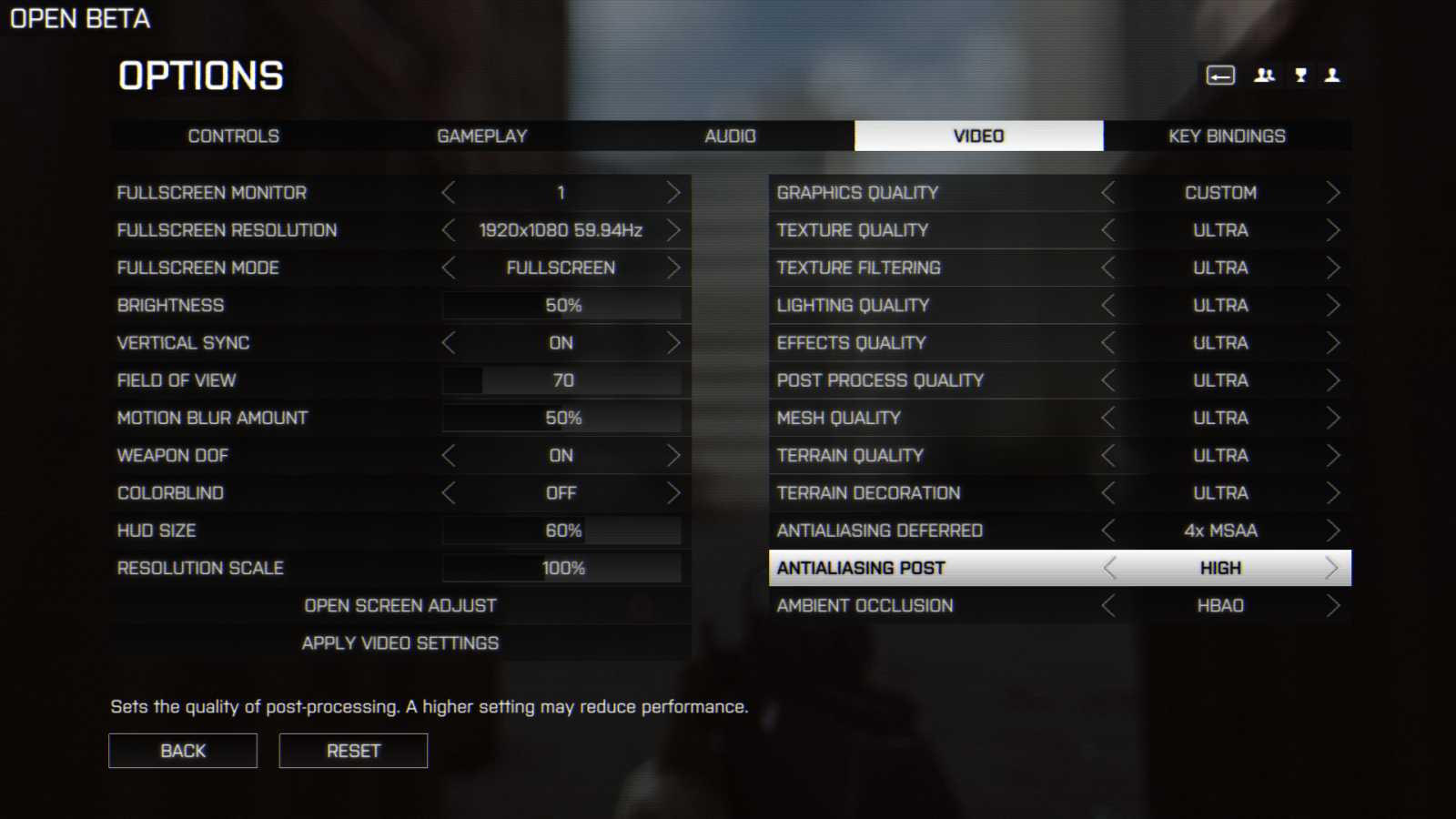Cycle Fullscreen Resolution with right arrow
The image size is (1456, 819).
tap(674, 229)
